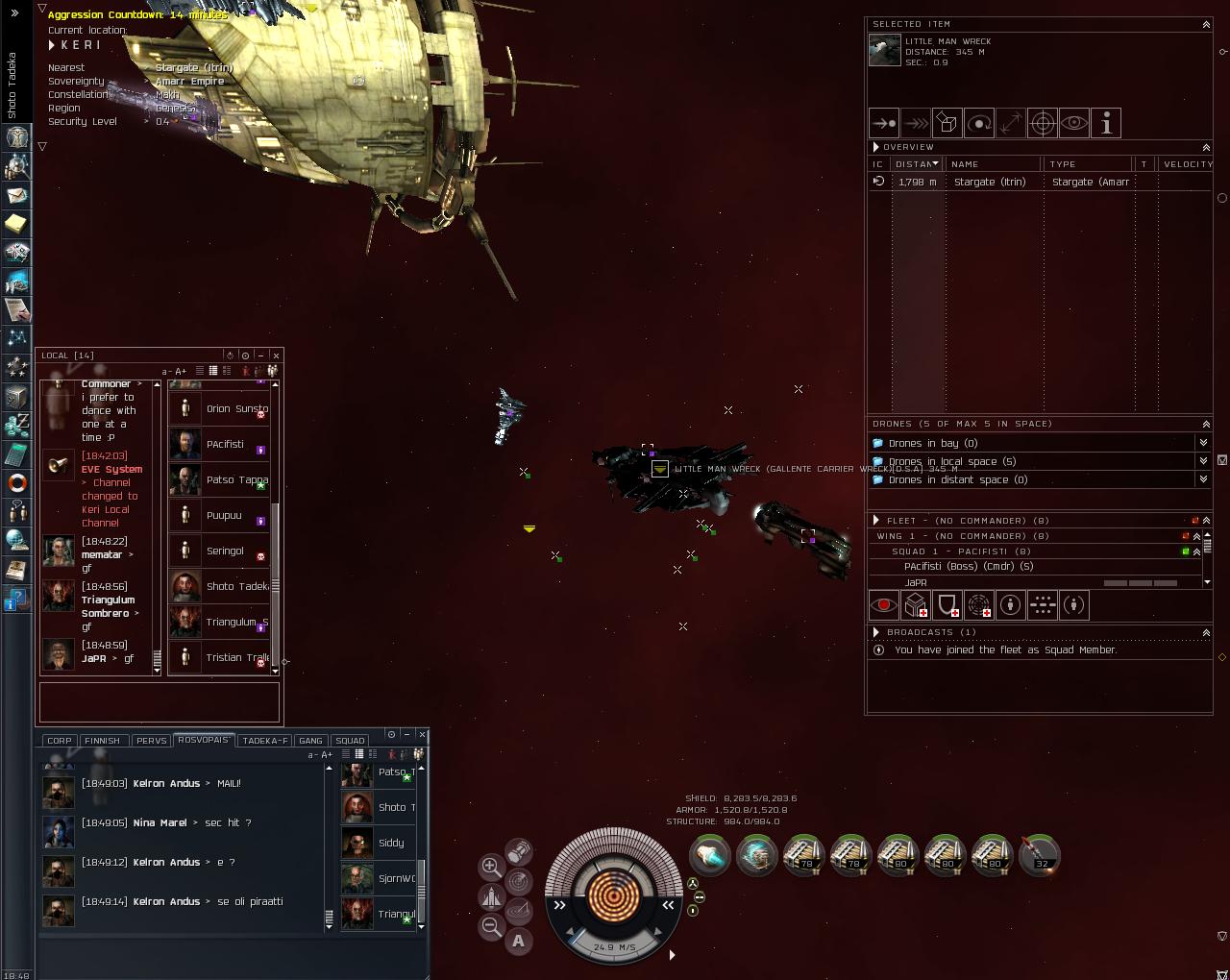Switch to the FINNISH chat tab
1230x980 pixels.
(102, 741)
